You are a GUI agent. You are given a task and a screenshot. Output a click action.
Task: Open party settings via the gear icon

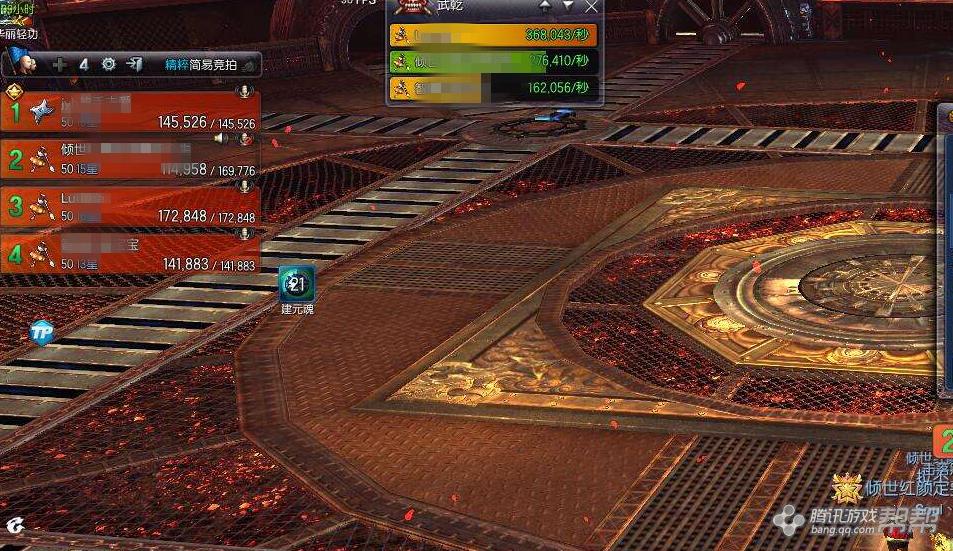(x=109, y=64)
